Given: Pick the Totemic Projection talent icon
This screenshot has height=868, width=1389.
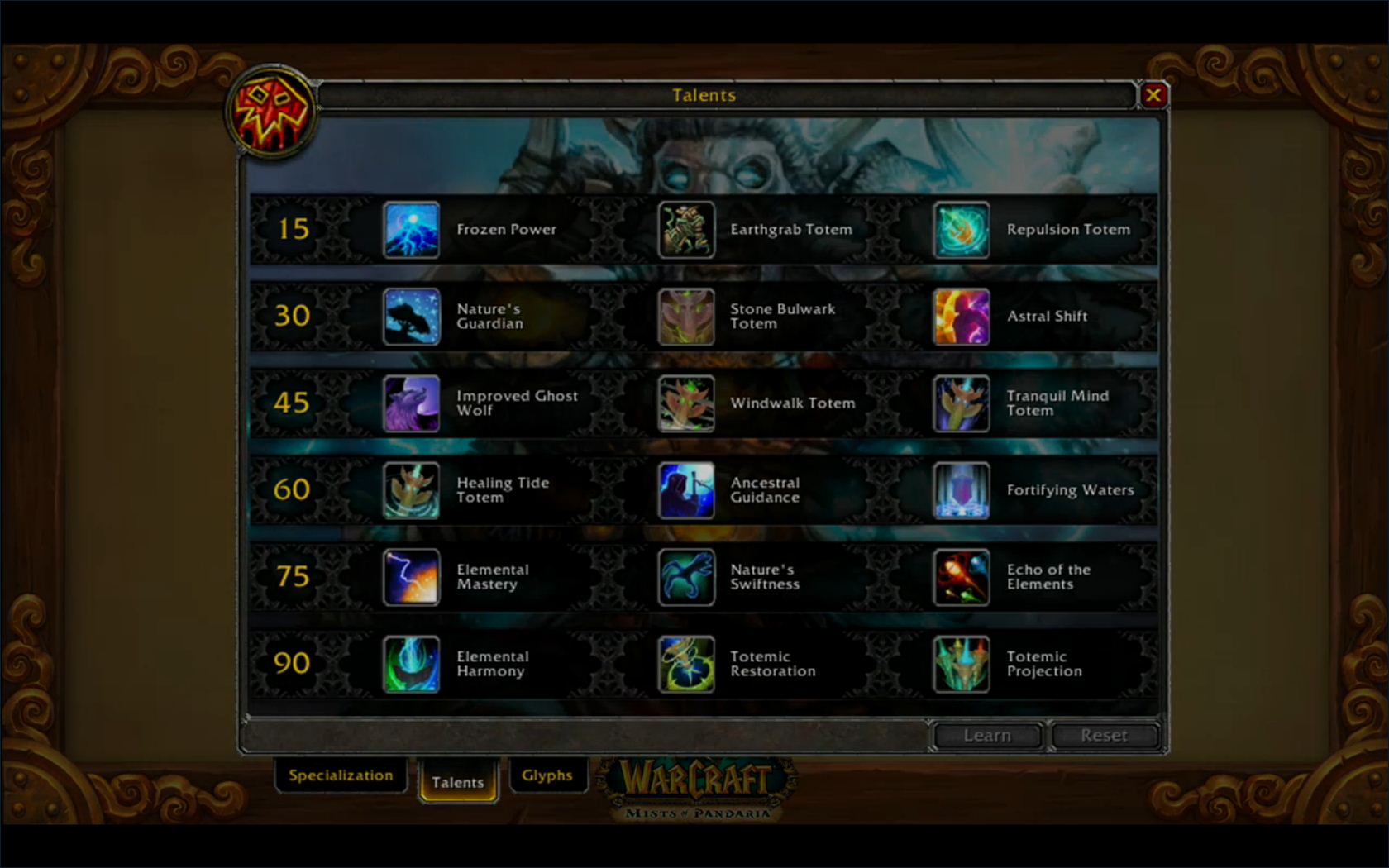Looking at the screenshot, I should 962,664.
